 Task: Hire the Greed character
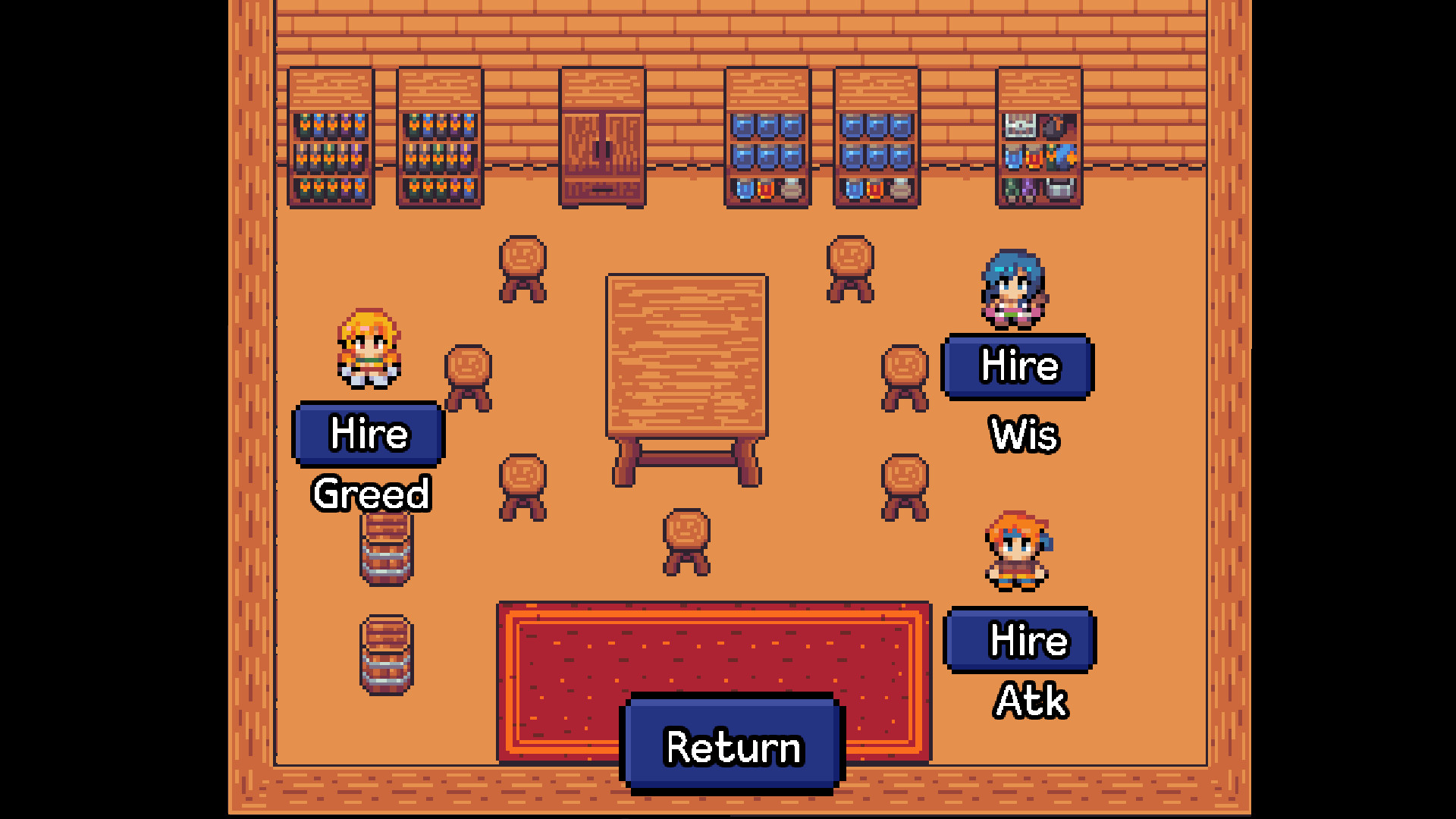click(368, 435)
